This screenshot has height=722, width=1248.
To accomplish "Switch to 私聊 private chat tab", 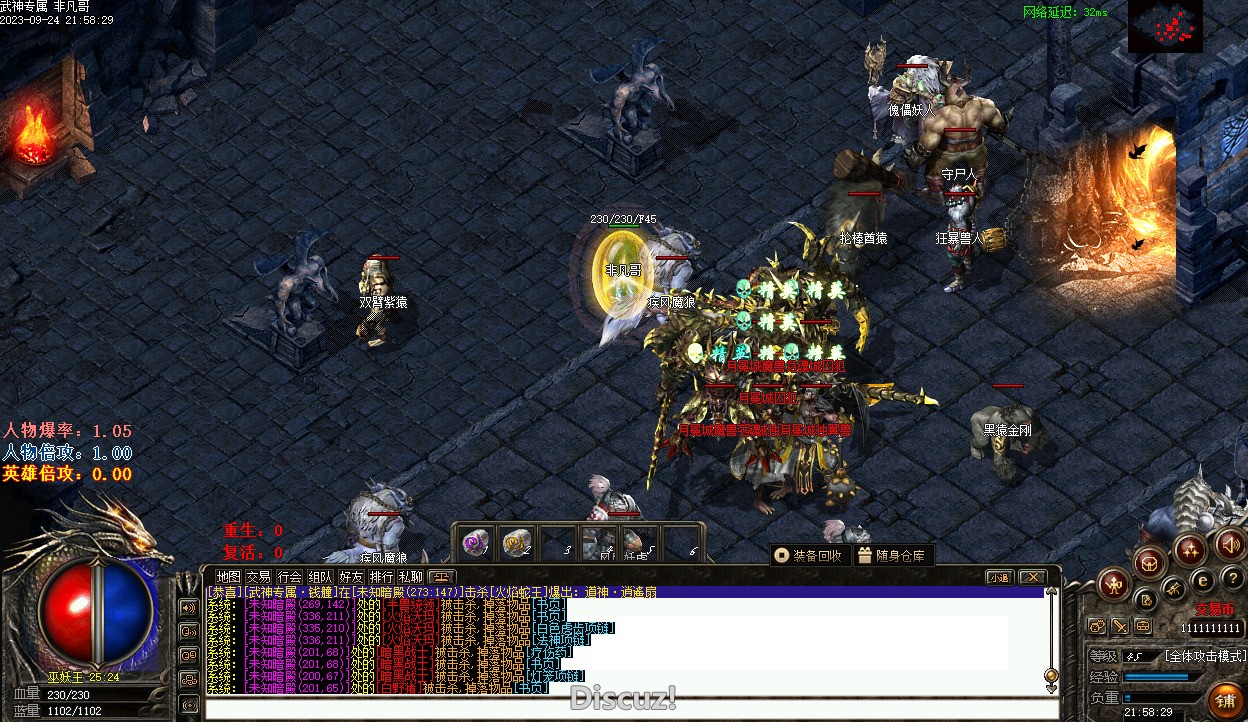I will click(411, 577).
